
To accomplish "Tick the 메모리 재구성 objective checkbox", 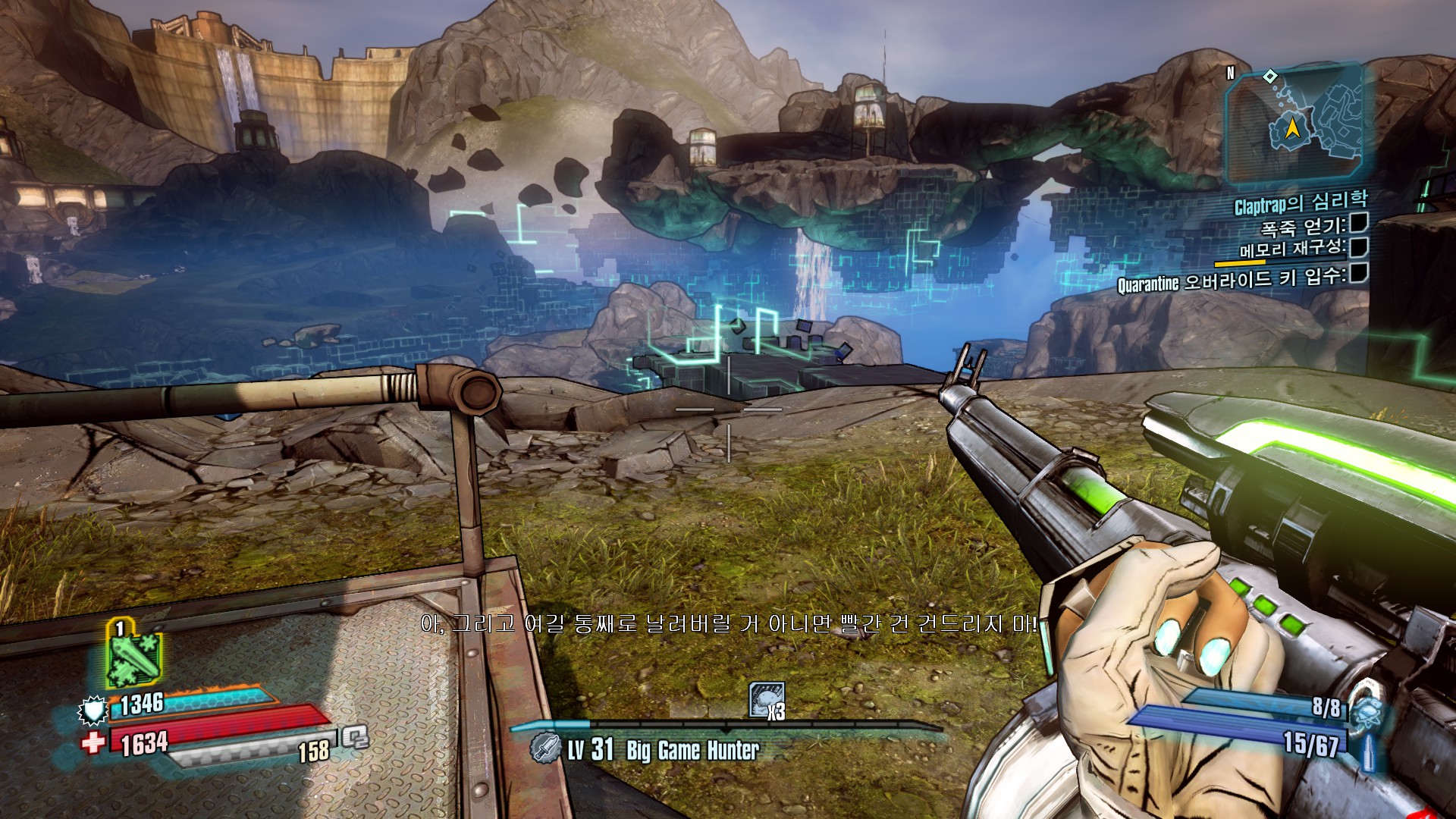I will (1359, 247).
